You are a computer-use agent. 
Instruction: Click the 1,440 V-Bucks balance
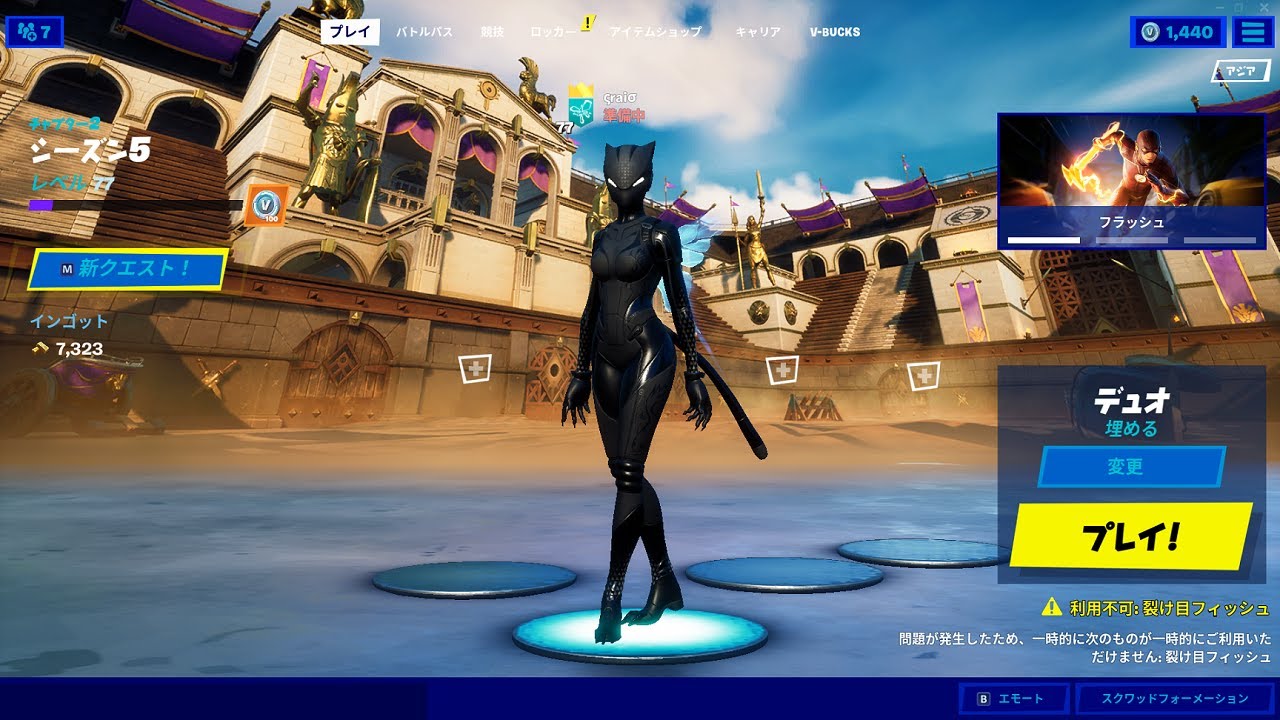click(1178, 32)
